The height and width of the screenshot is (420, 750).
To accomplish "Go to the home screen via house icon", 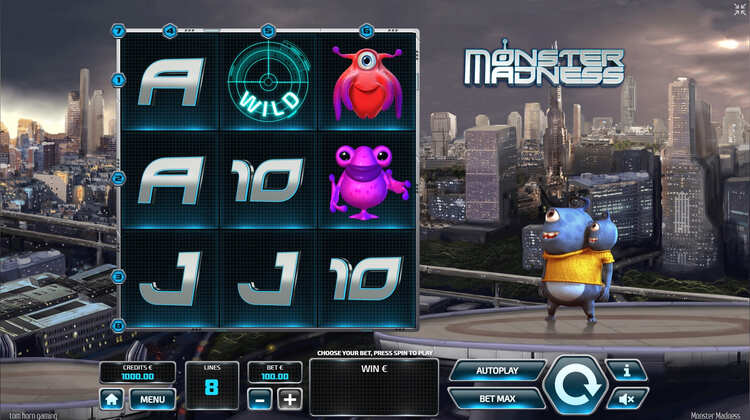I will tap(112, 399).
